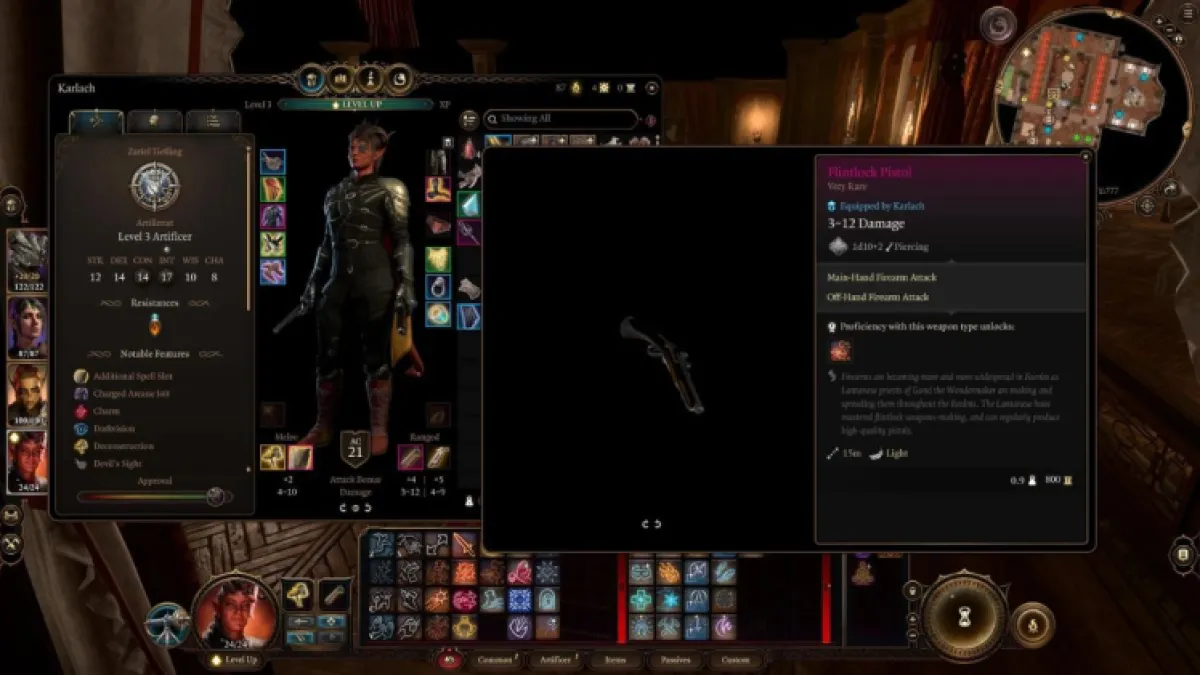Select the helmet equipment slot
Image resolution: width=1200 pixels, height=675 pixels.
437,162
